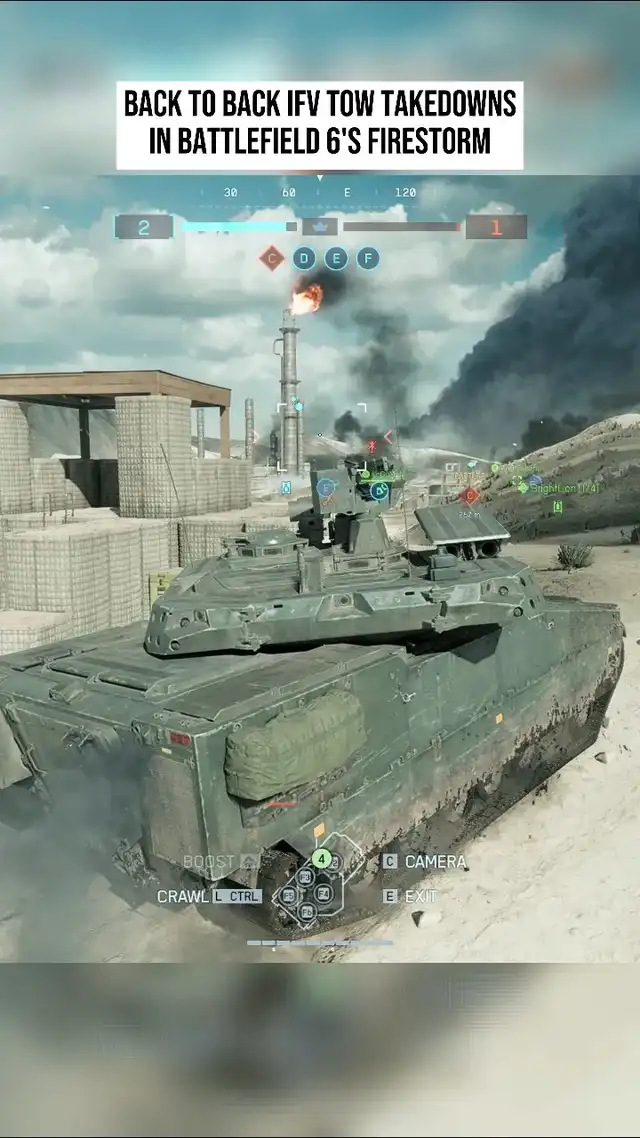Viewport: 640px width, 1138px height.
Task: Select the red objective C diamond
Action: (x=271, y=259)
